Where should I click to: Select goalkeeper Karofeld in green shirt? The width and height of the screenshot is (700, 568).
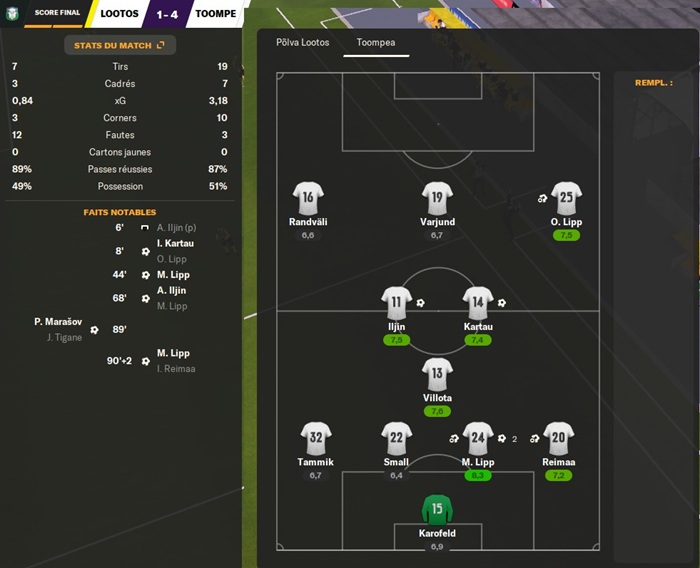(x=437, y=509)
